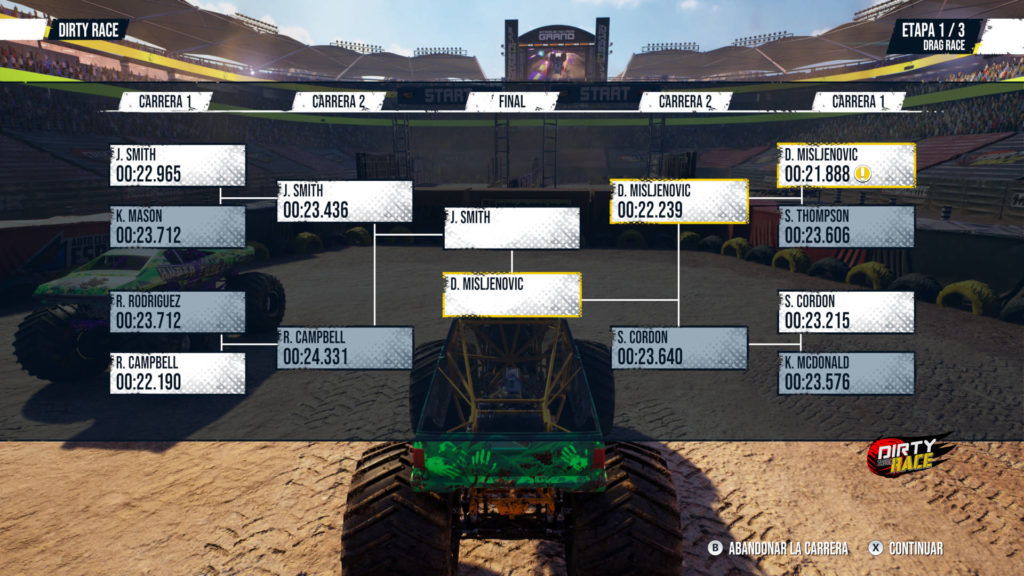Click the yellow alert icon beside 00:21.888
Viewport: 1024px width, 576px height.
863,174
